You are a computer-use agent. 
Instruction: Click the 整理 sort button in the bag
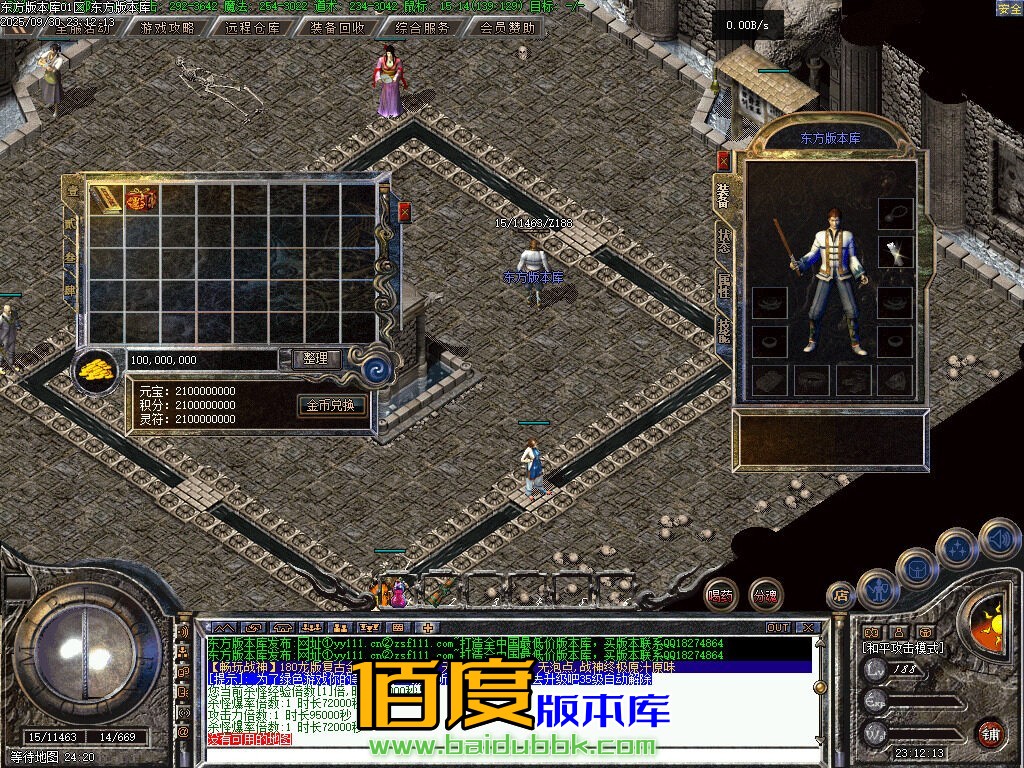pos(316,358)
